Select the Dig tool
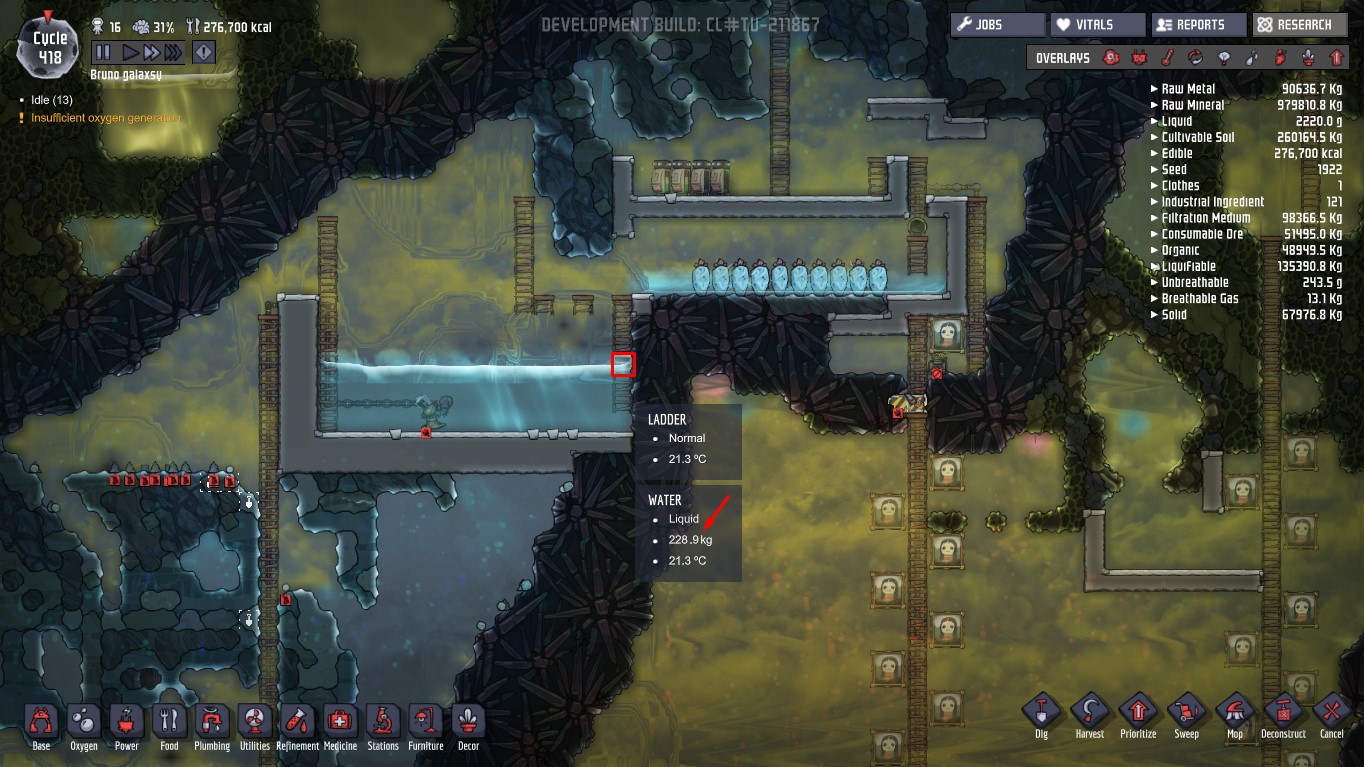The width and height of the screenshot is (1364, 767). [x=1041, y=713]
